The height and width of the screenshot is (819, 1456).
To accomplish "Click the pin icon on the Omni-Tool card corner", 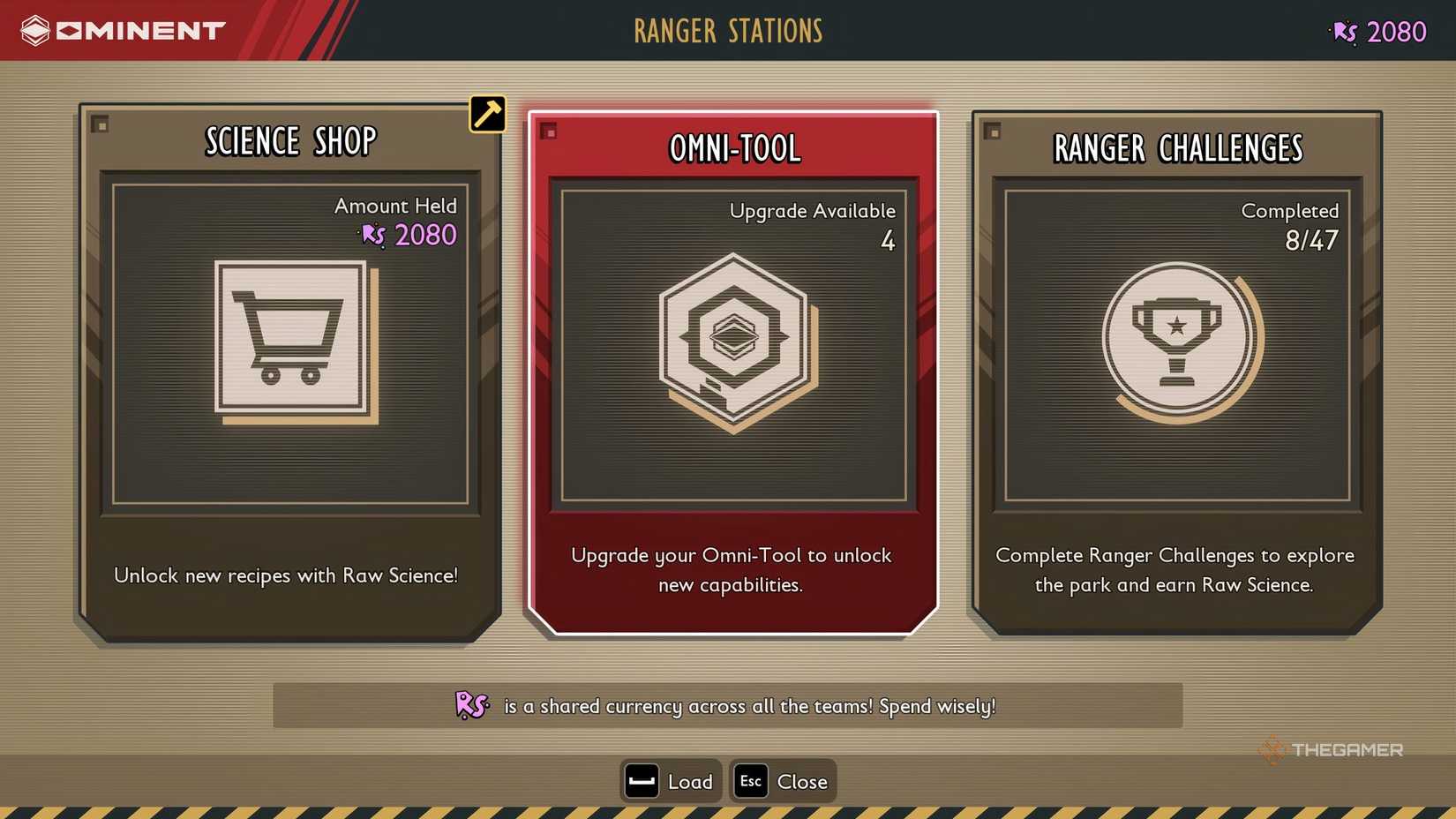I will (x=550, y=131).
